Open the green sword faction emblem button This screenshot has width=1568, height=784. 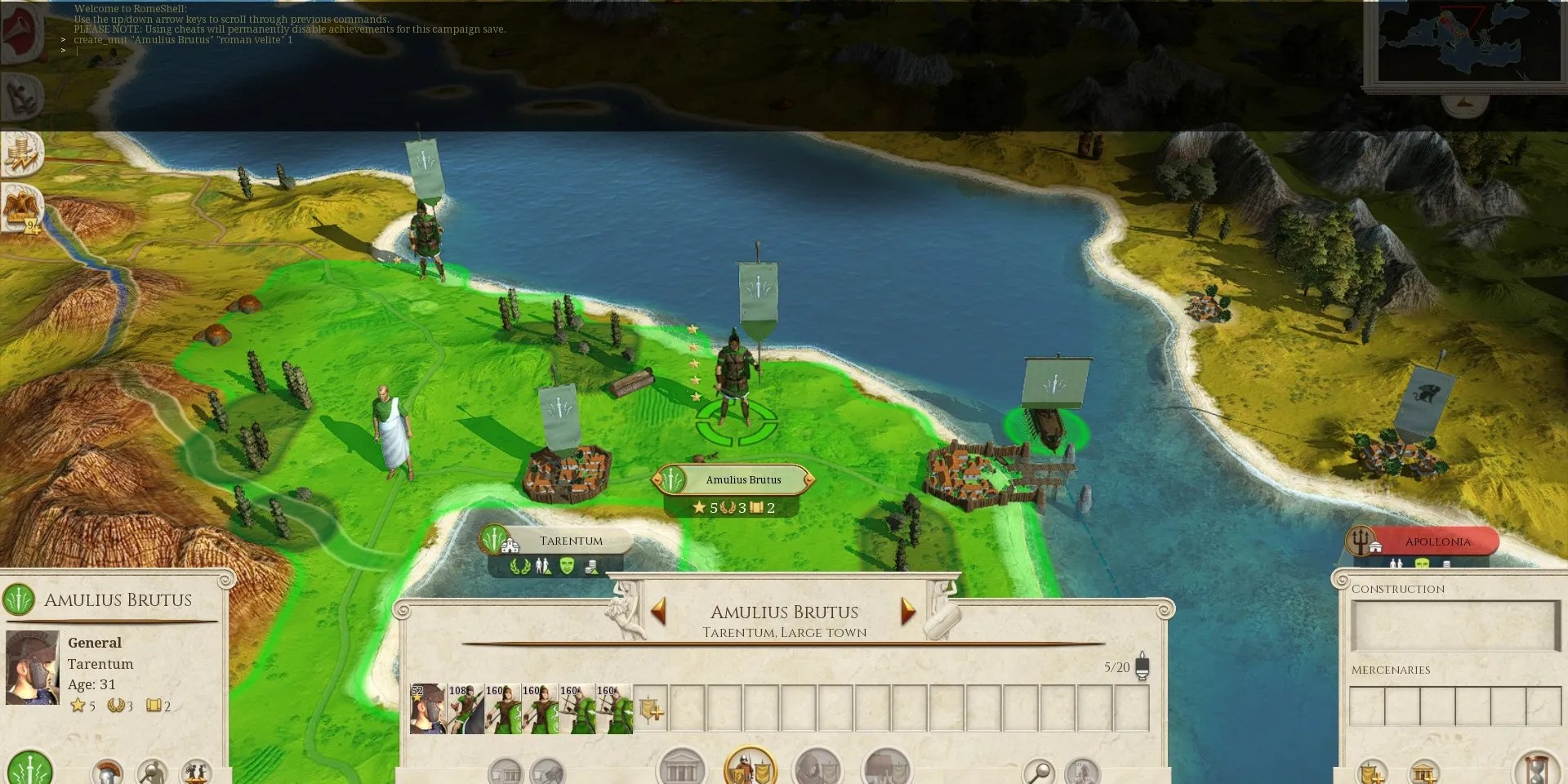30,769
